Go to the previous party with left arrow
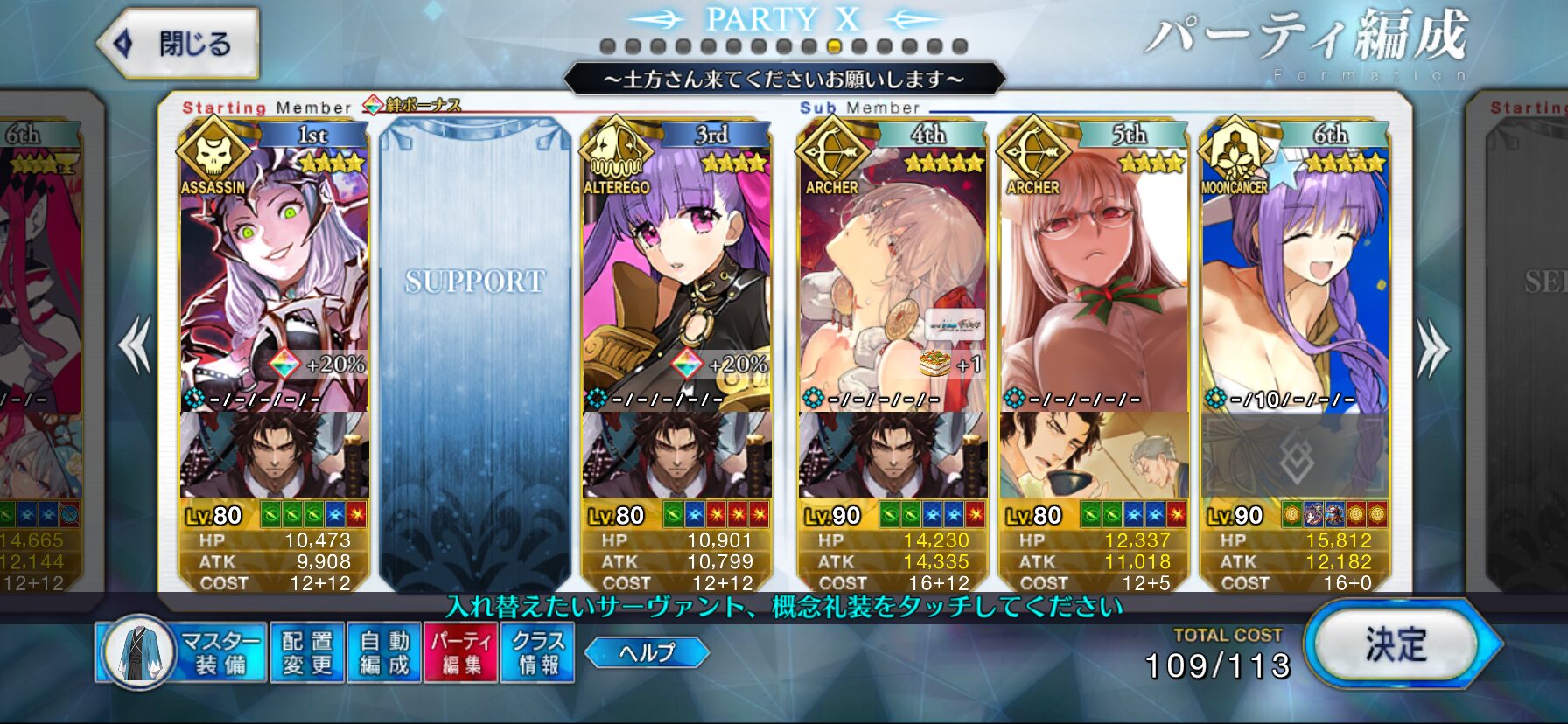The width and height of the screenshot is (1568, 724). [136, 346]
